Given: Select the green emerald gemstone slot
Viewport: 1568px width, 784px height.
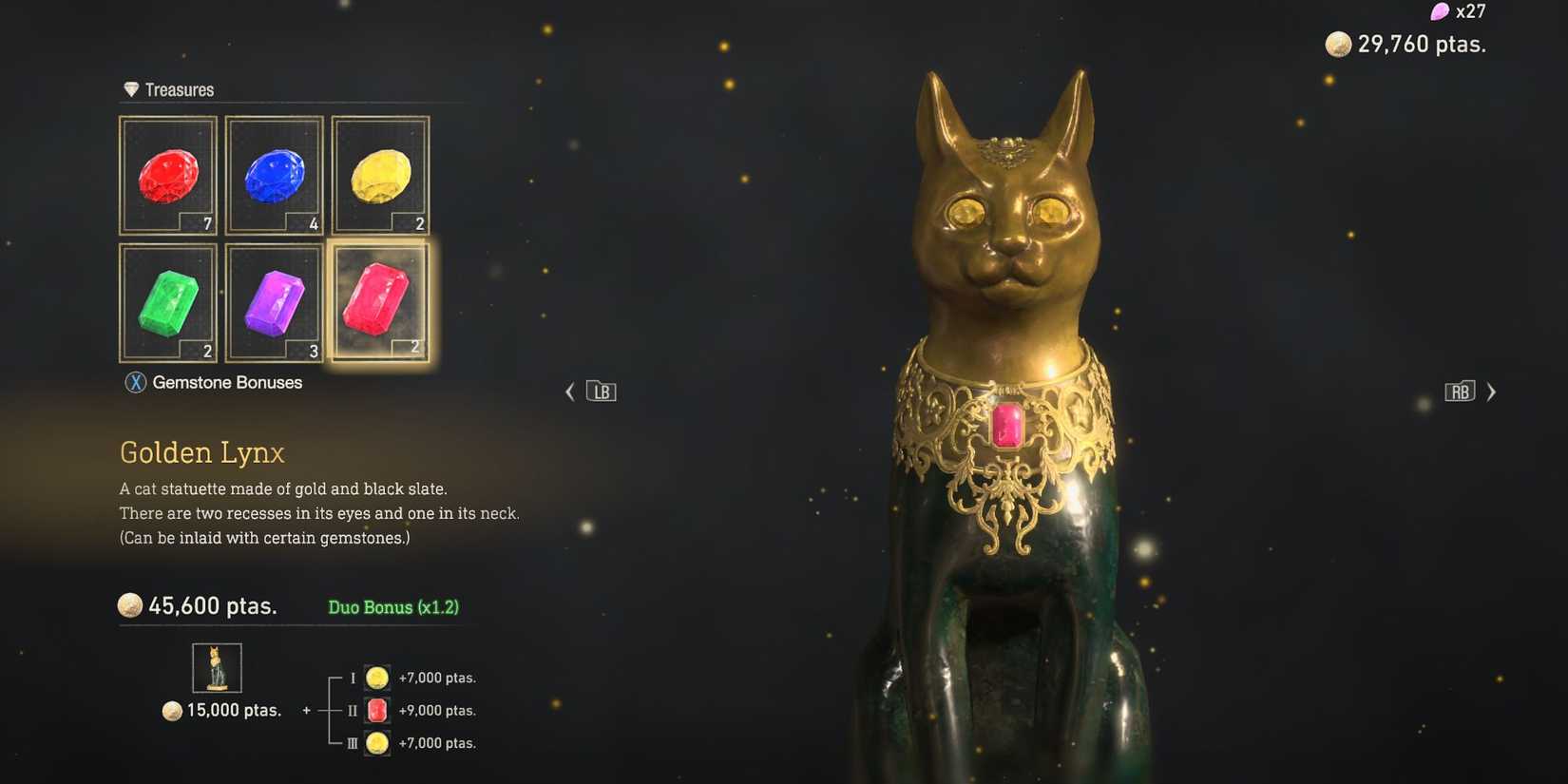Looking at the screenshot, I should 167,302.
